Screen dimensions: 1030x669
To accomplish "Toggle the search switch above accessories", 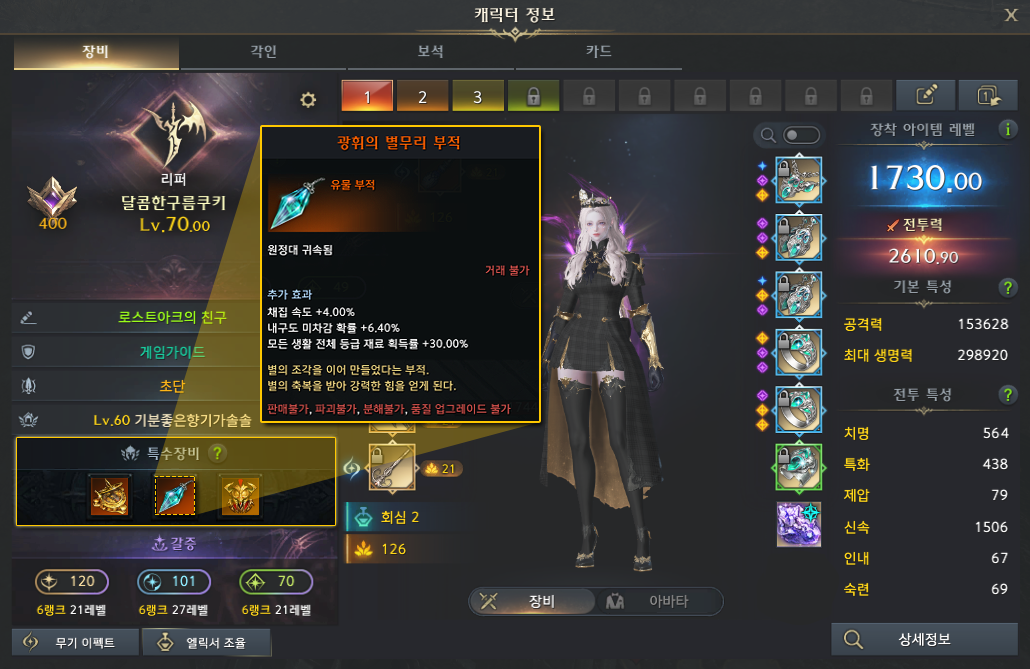I will click(x=801, y=135).
